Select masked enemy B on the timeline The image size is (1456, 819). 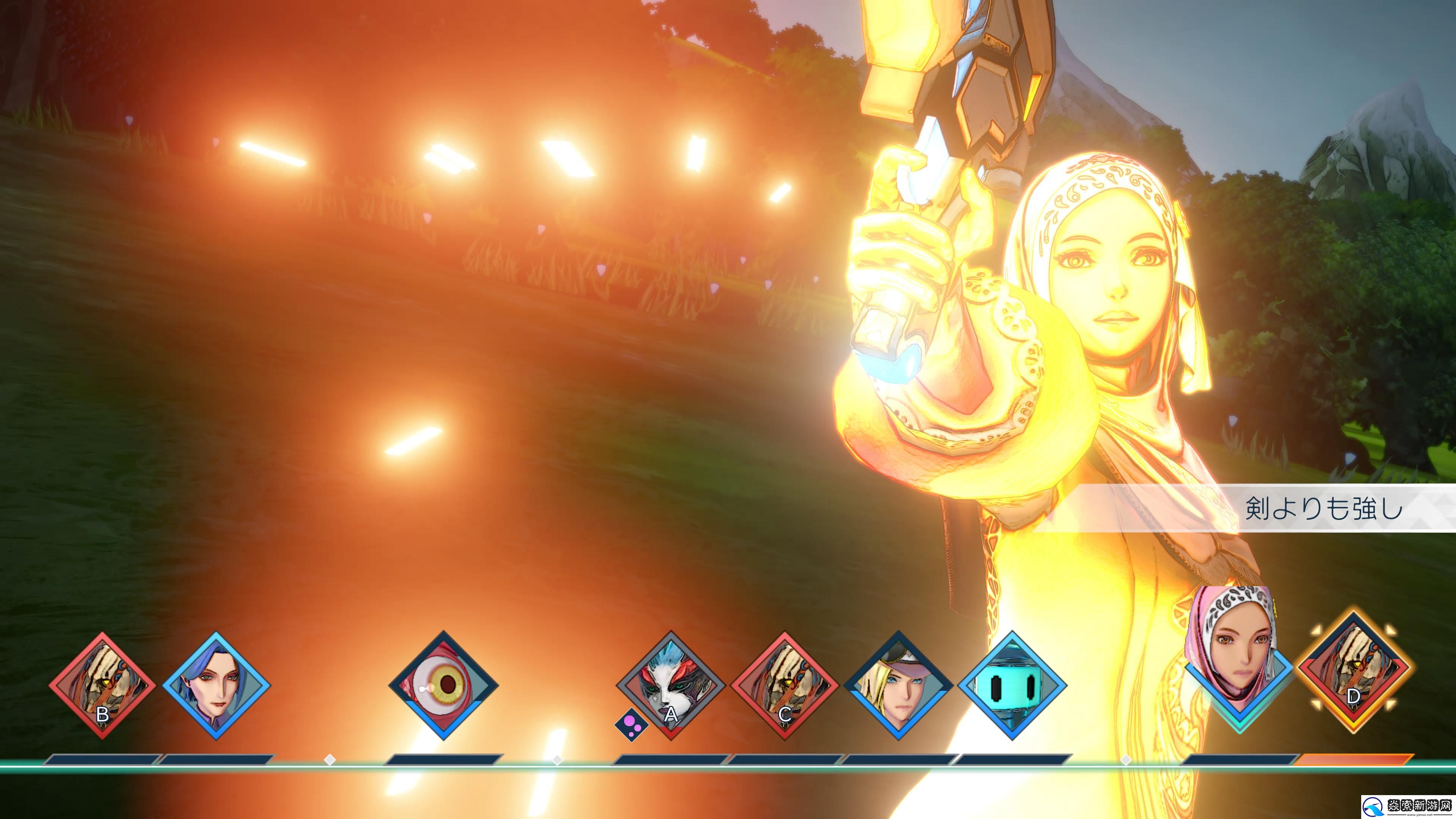click(x=102, y=685)
